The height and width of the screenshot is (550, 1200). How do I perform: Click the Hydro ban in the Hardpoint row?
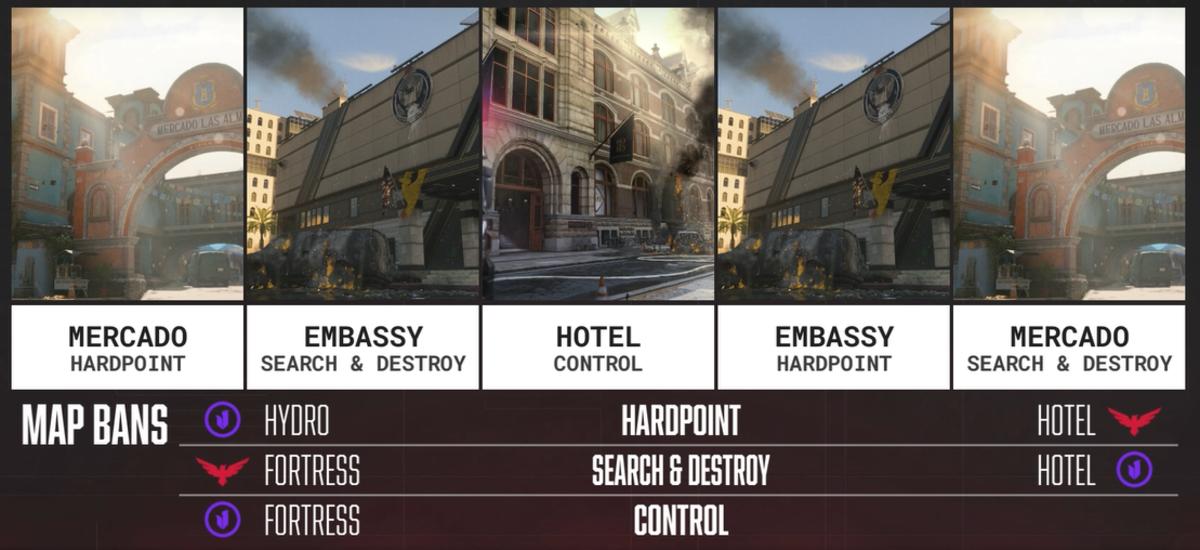pos(296,421)
